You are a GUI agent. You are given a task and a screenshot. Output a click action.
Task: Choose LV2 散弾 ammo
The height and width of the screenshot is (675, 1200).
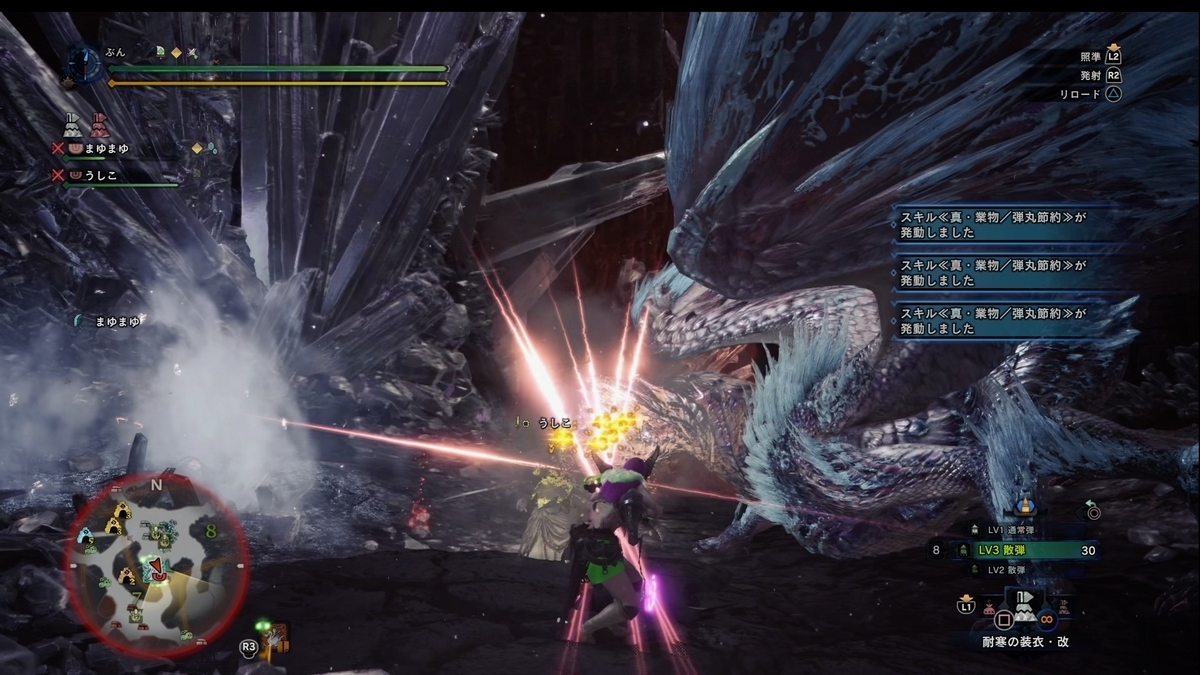coord(1010,569)
